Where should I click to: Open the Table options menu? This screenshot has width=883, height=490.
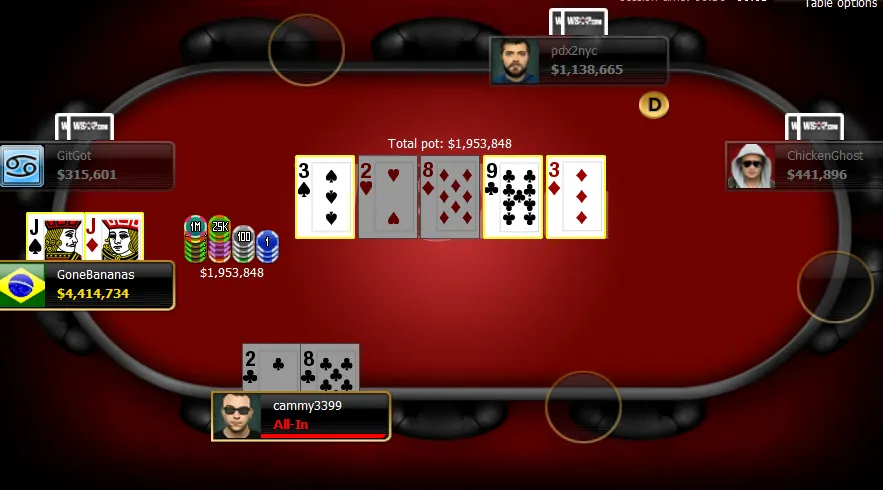(x=840, y=4)
